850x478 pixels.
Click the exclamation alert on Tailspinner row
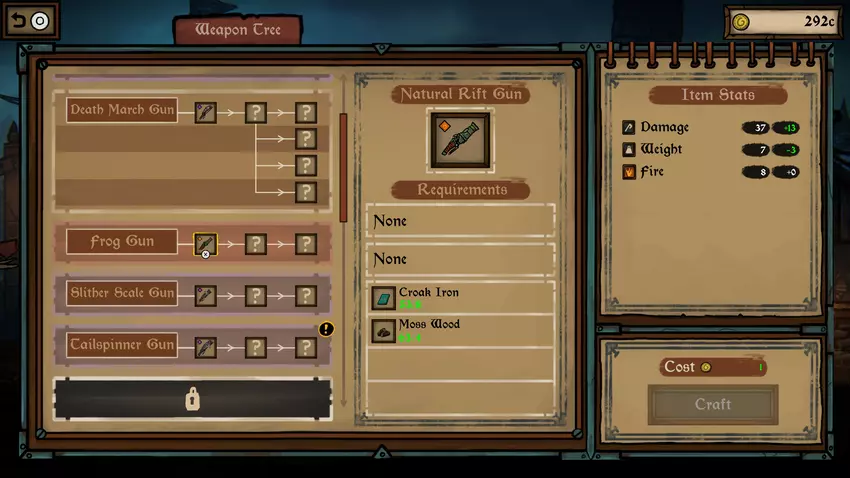[326, 328]
